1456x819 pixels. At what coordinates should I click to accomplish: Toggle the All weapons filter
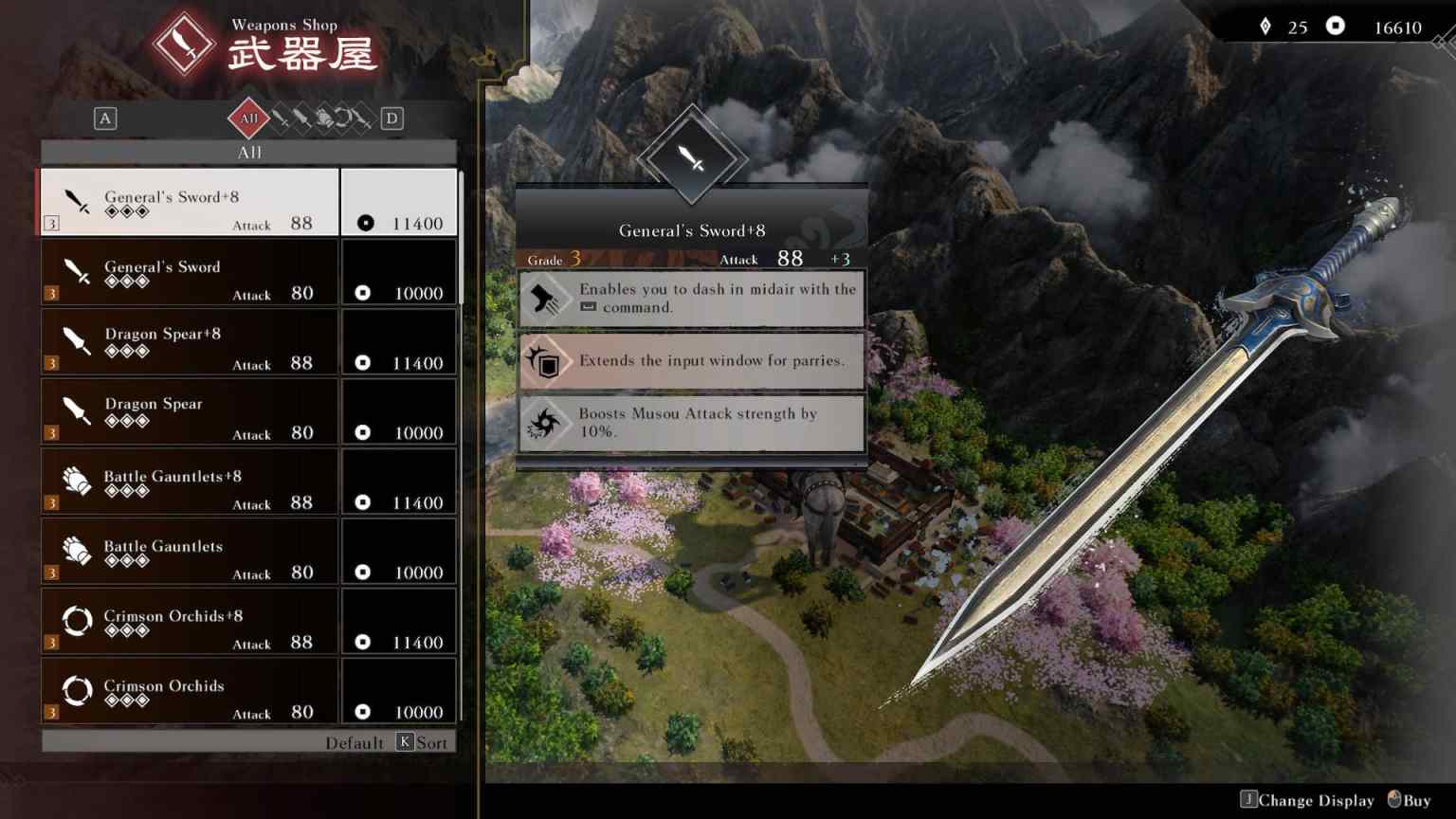pyautogui.click(x=249, y=118)
